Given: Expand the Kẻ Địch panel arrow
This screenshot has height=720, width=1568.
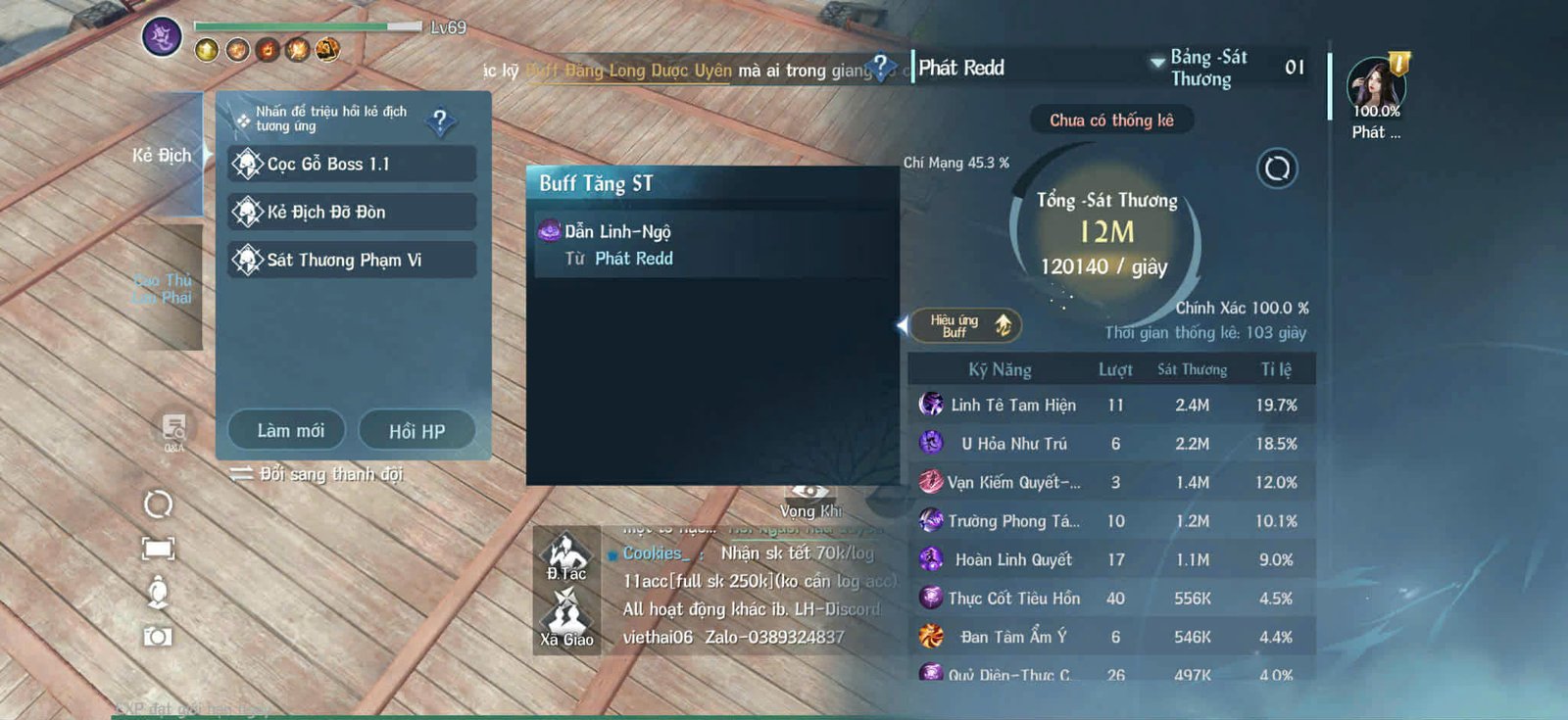Looking at the screenshot, I should (209, 155).
